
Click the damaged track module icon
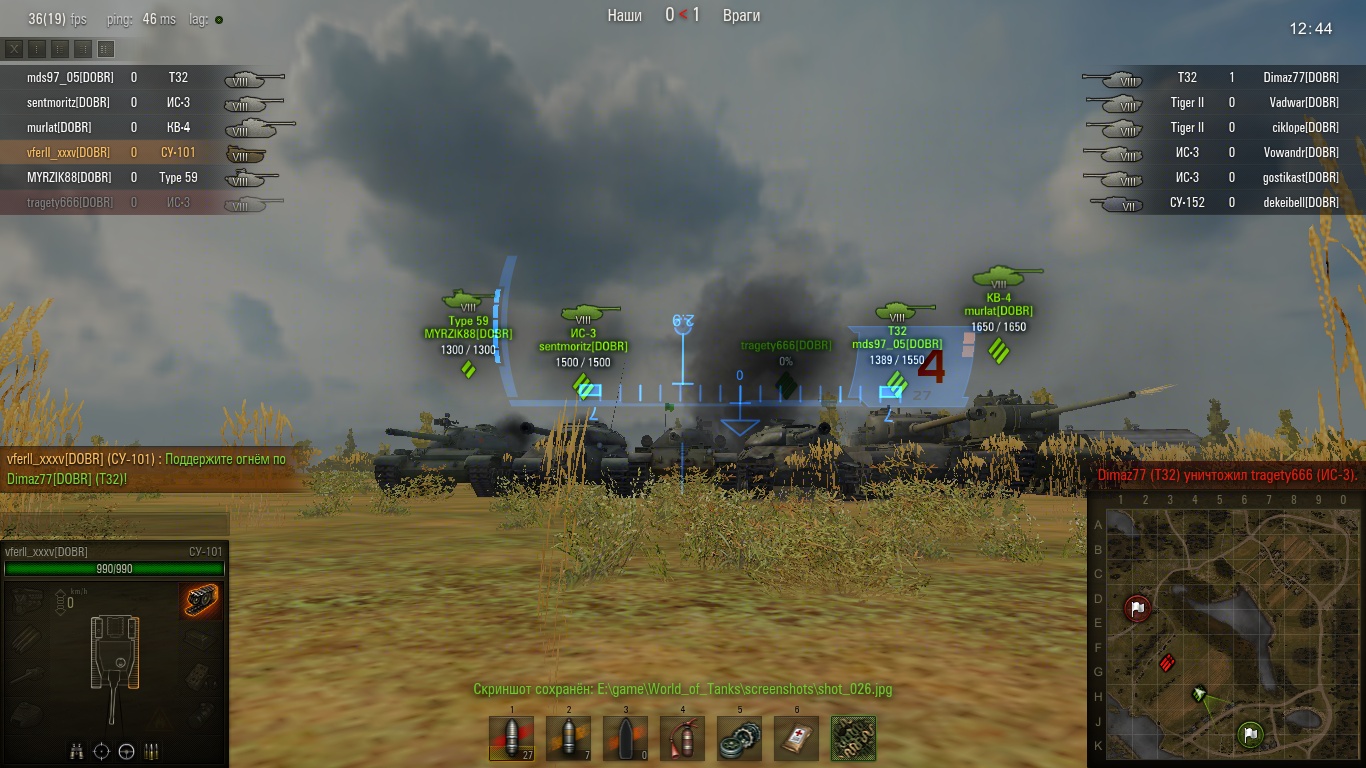coord(202,601)
